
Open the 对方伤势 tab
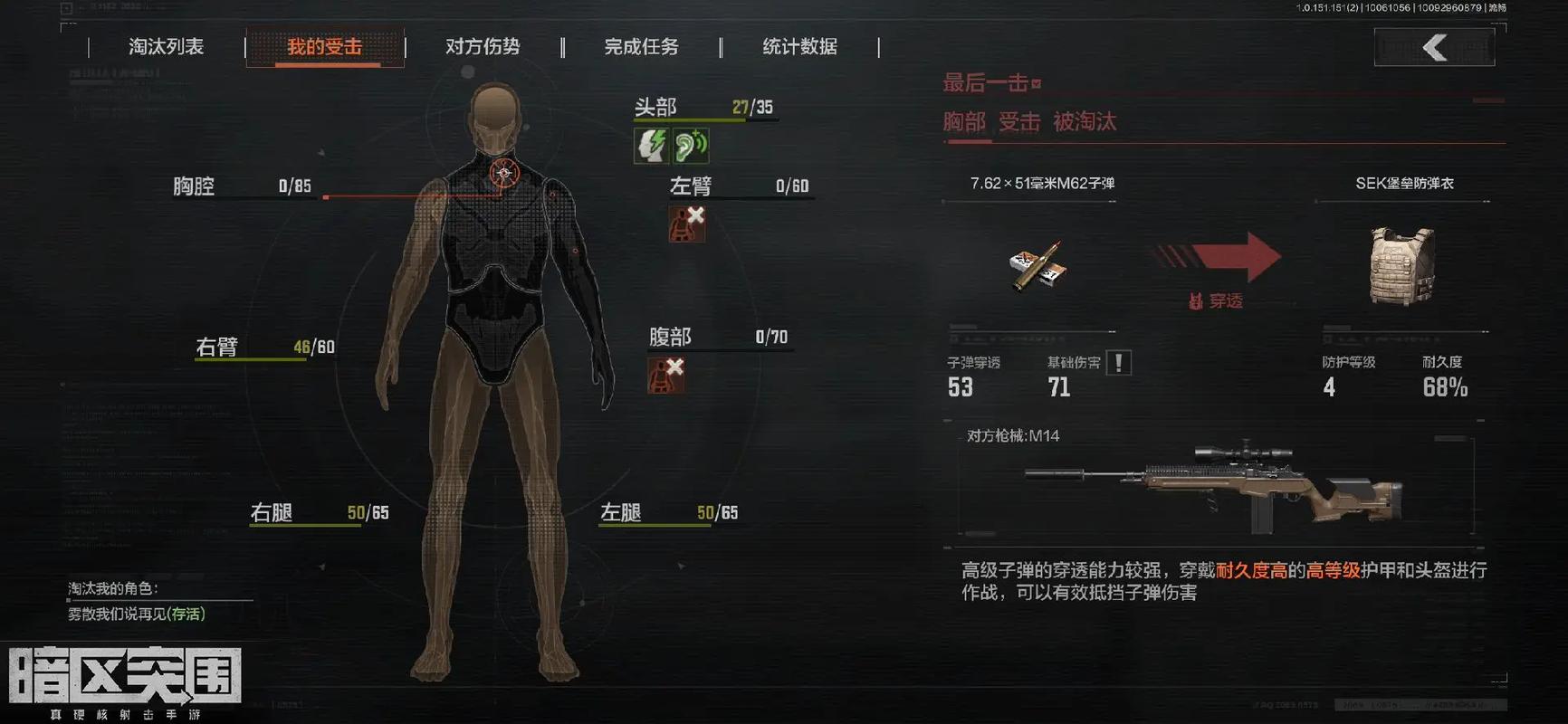[484, 47]
